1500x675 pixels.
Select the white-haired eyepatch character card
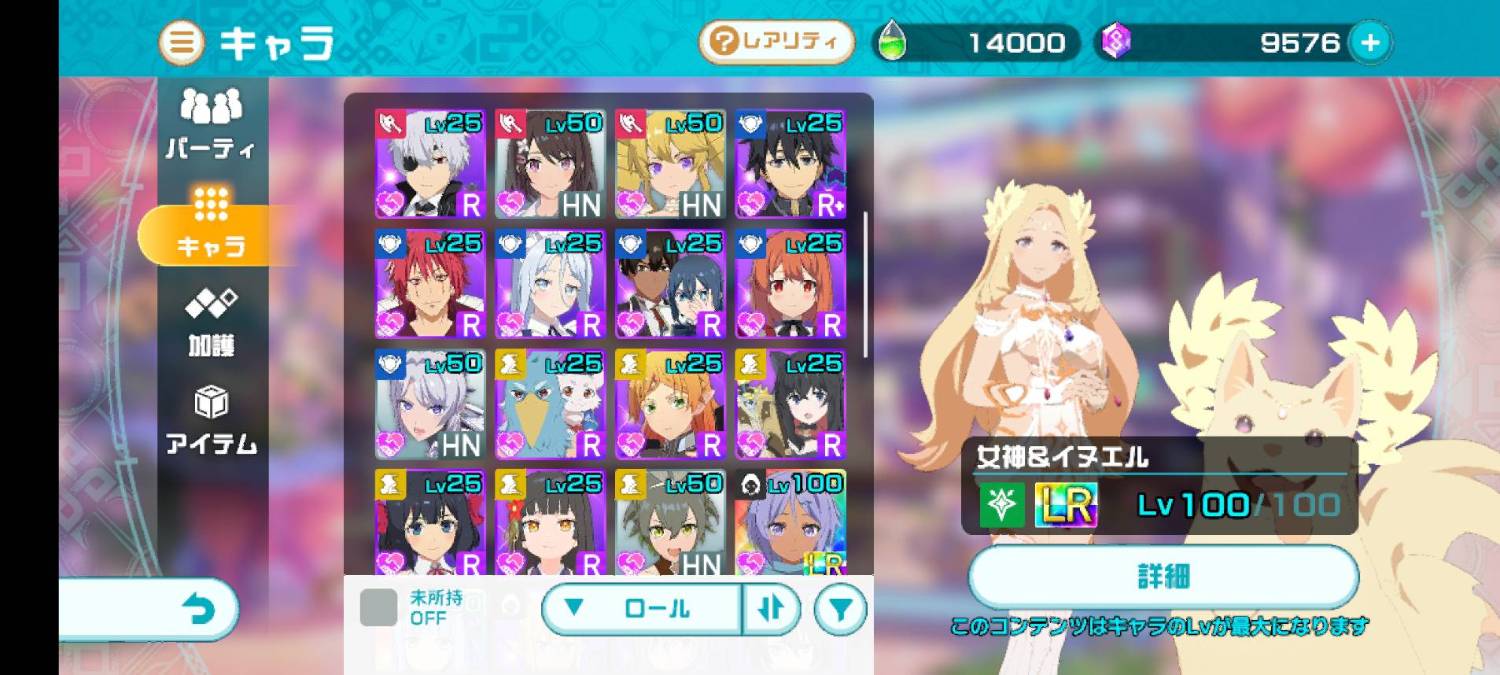click(430, 164)
